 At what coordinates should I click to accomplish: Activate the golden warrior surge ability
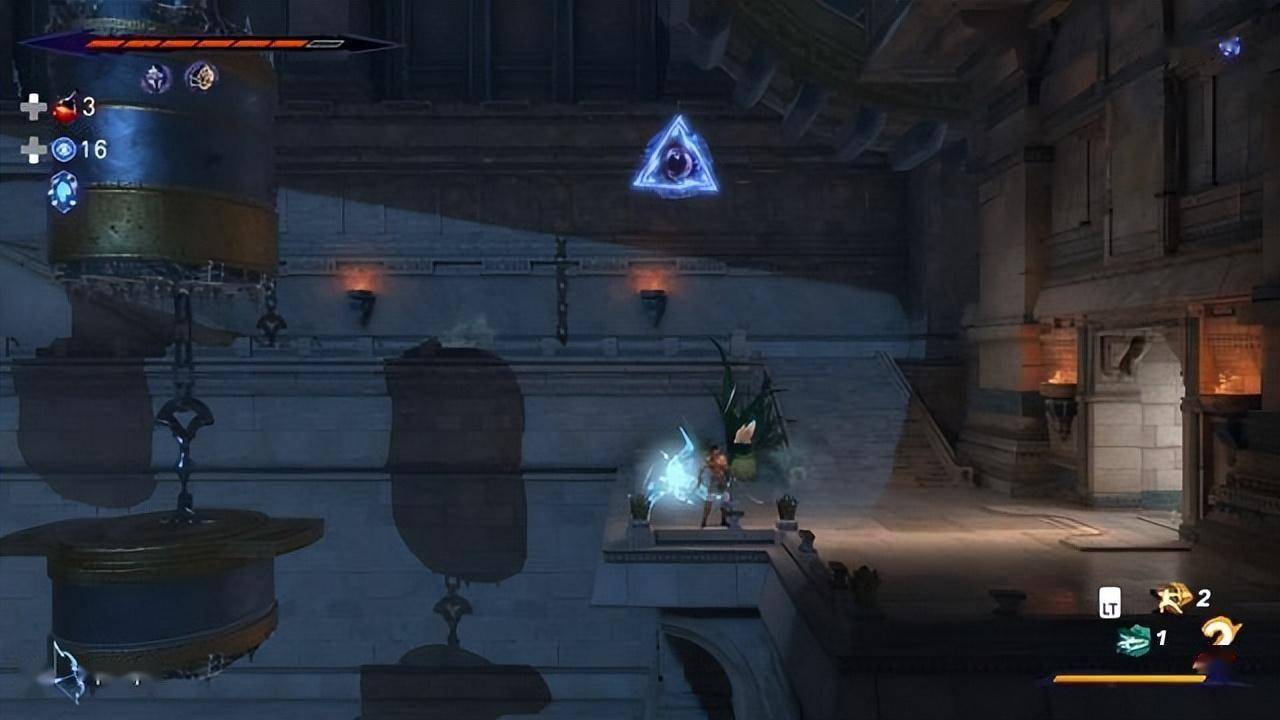1170,598
